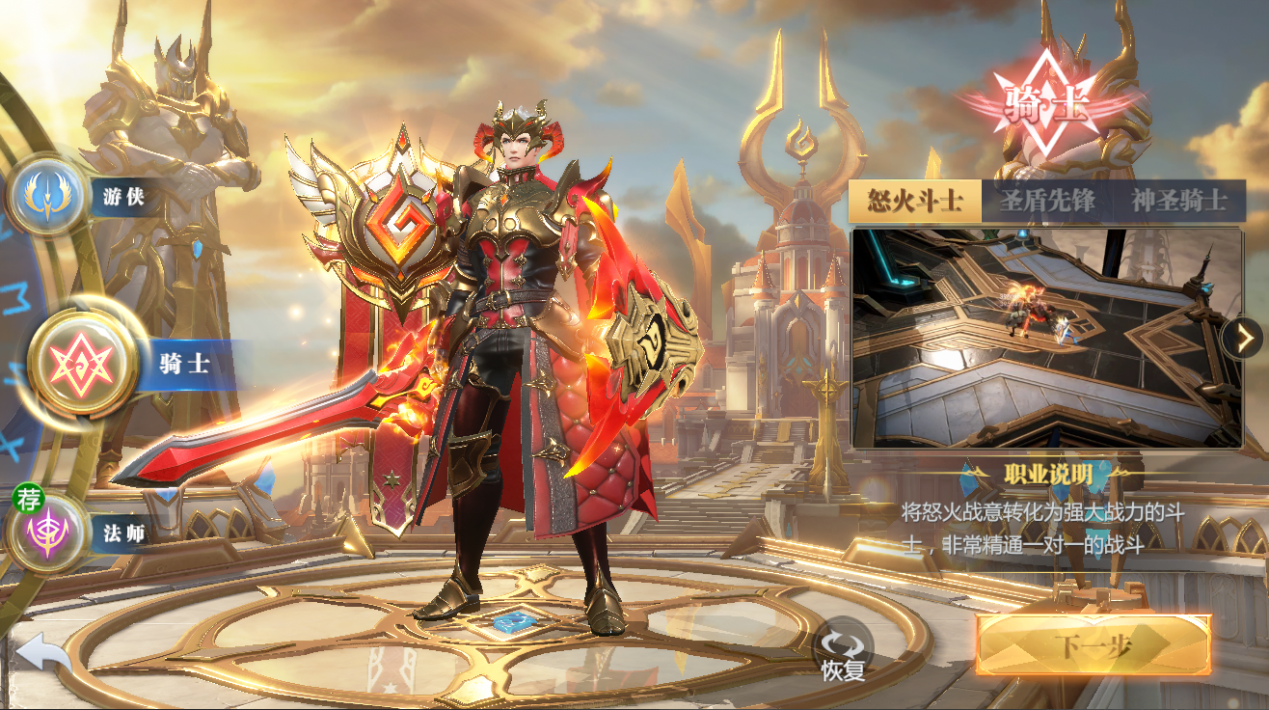Choose the 骑士 knight class
This screenshot has height=710, width=1269.
pos(84,362)
